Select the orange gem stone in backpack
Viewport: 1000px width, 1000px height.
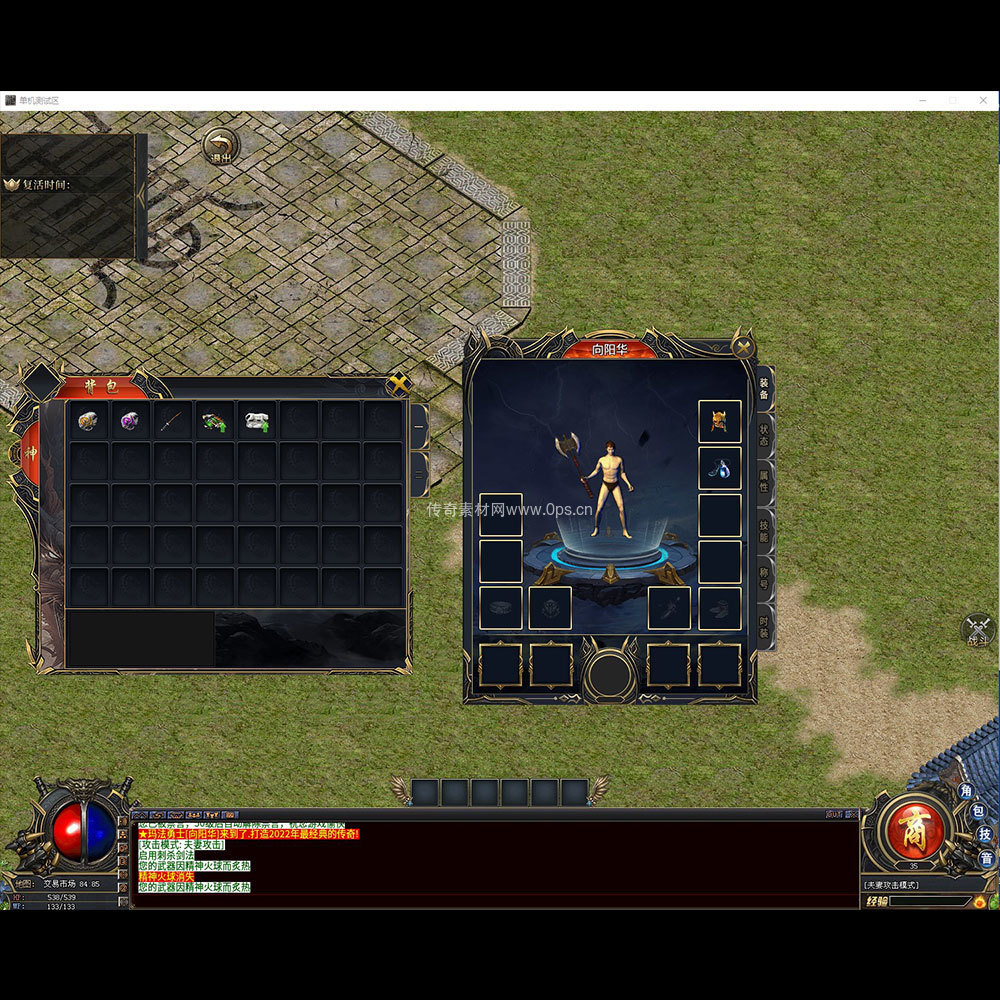pyautogui.click(x=88, y=421)
